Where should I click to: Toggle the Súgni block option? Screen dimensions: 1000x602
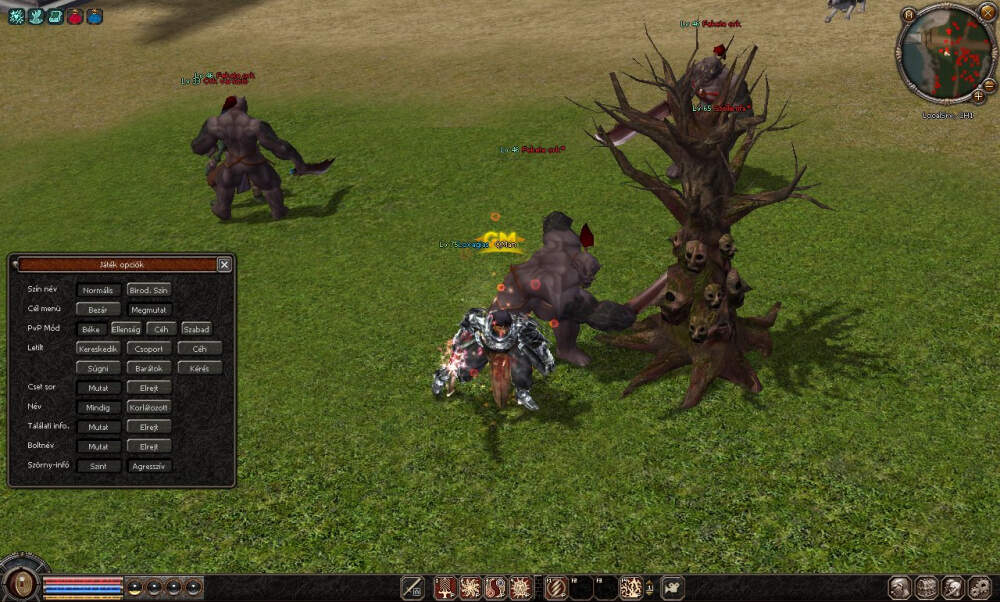click(98, 368)
